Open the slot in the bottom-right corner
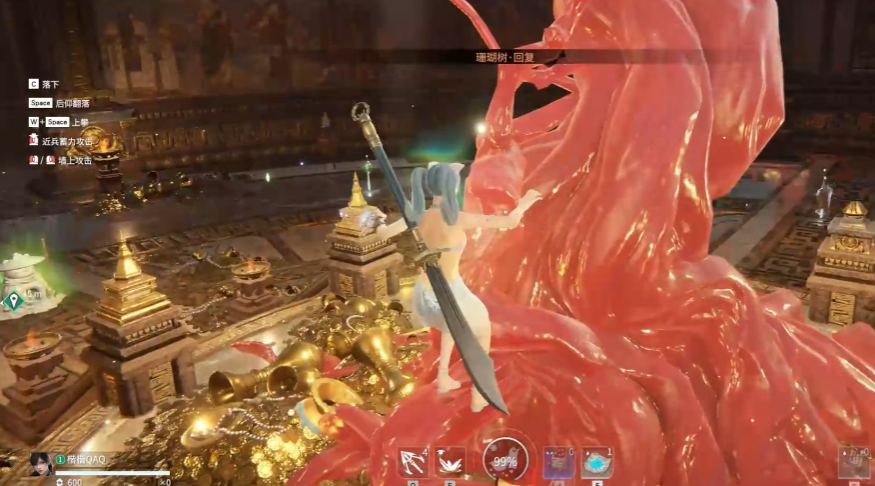This screenshot has width=875, height=486. [853, 462]
